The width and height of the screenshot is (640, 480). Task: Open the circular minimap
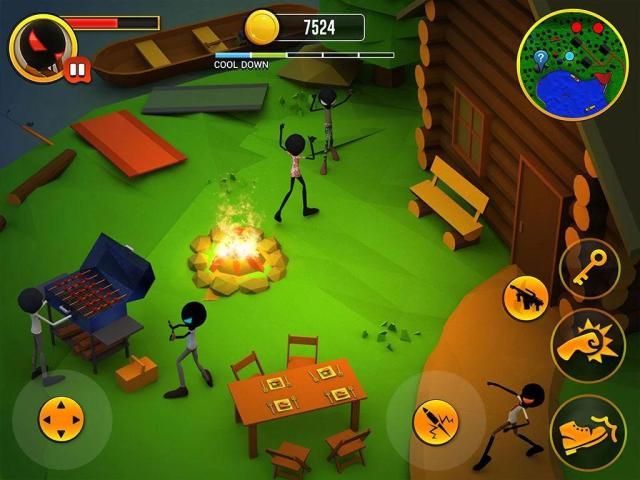click(572, 65)
